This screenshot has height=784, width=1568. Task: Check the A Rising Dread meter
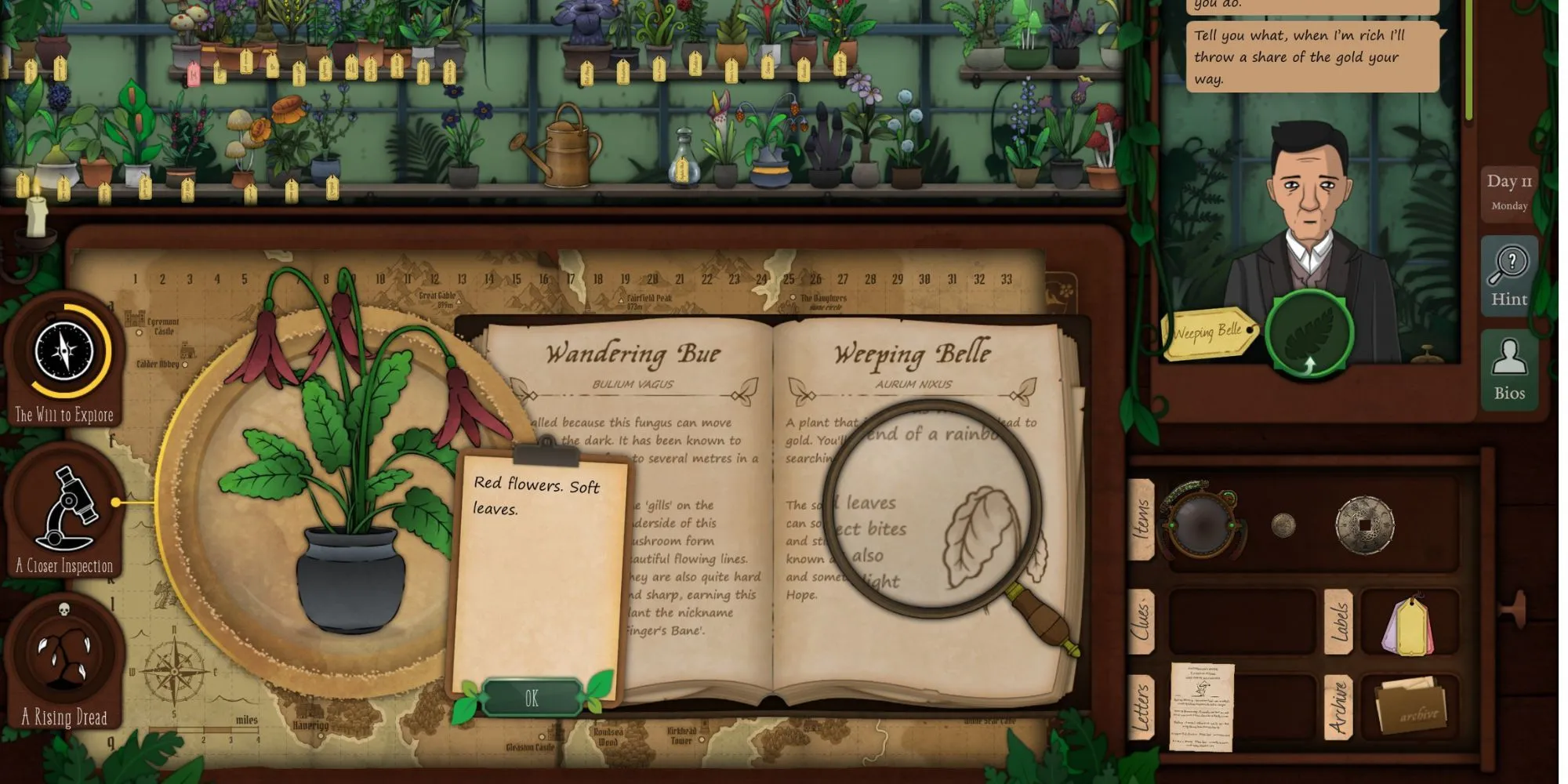pyautogui.click(x=64, y=657)
